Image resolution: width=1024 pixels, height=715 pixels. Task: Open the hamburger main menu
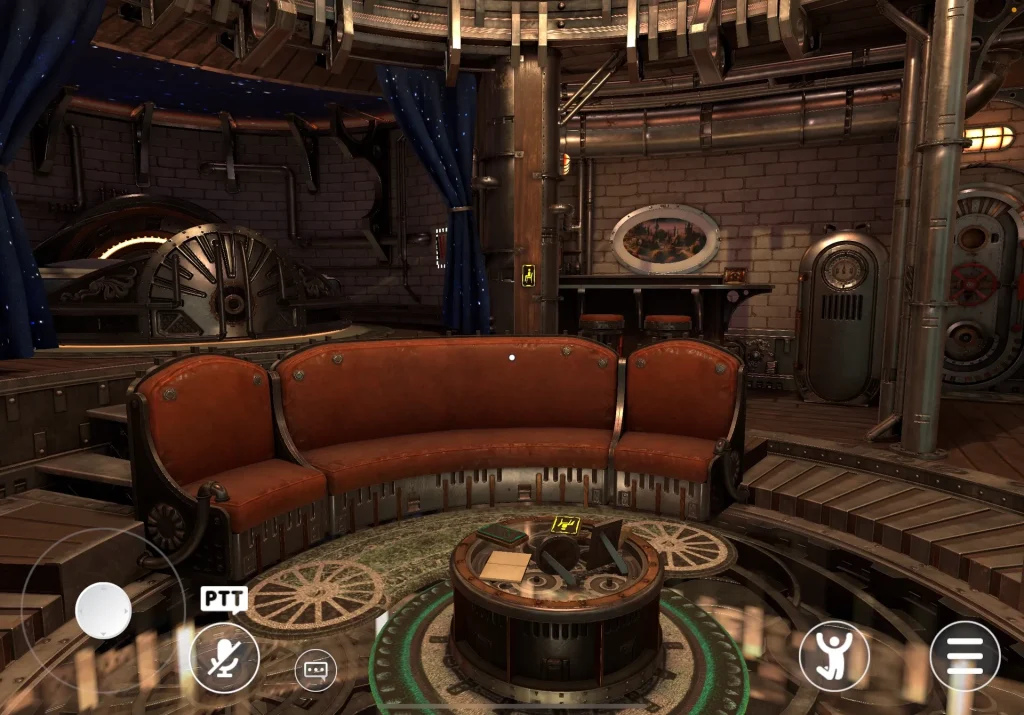coord(965,657)
